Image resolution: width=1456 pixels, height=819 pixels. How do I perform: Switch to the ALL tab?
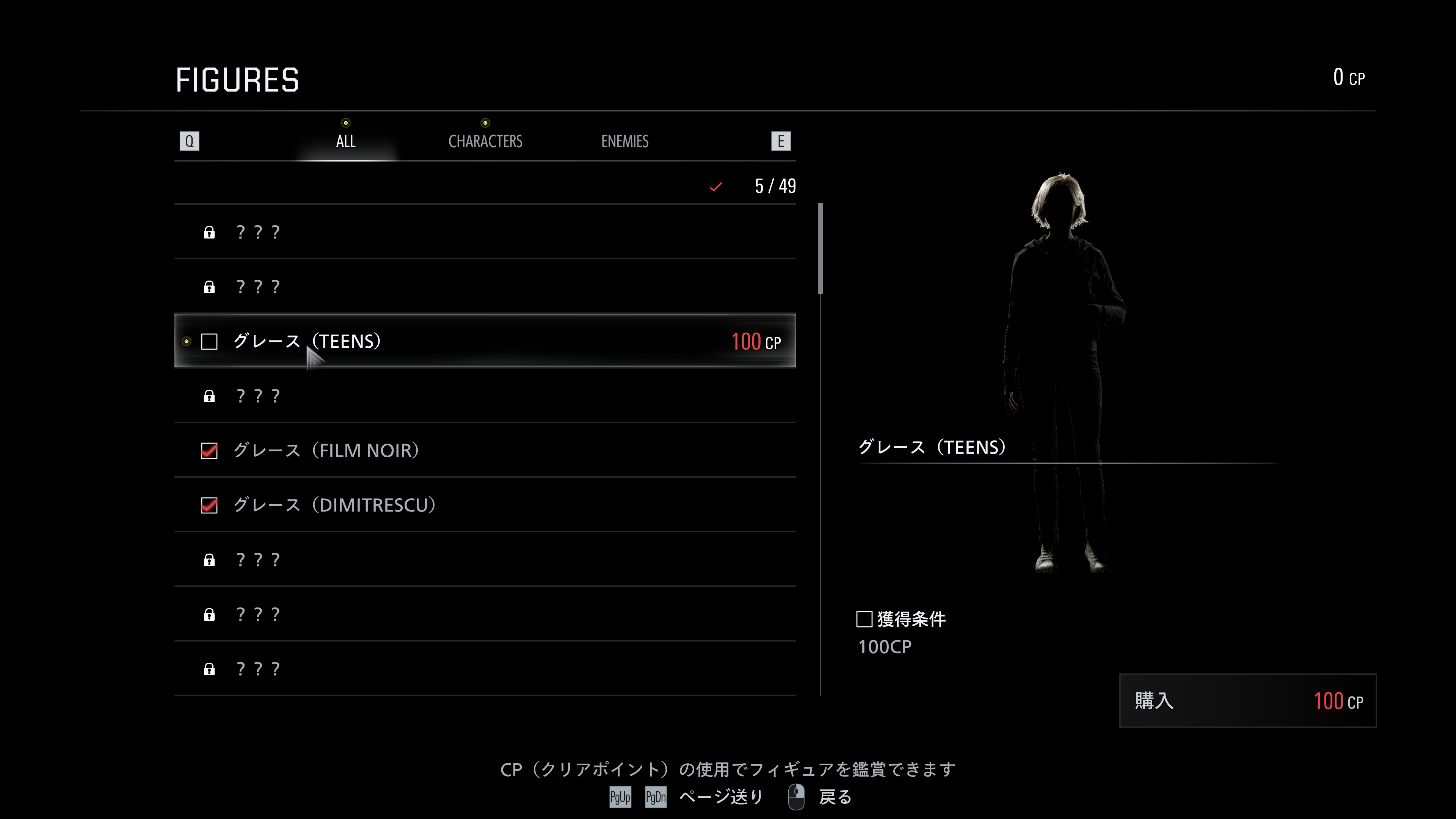point(345,141)
